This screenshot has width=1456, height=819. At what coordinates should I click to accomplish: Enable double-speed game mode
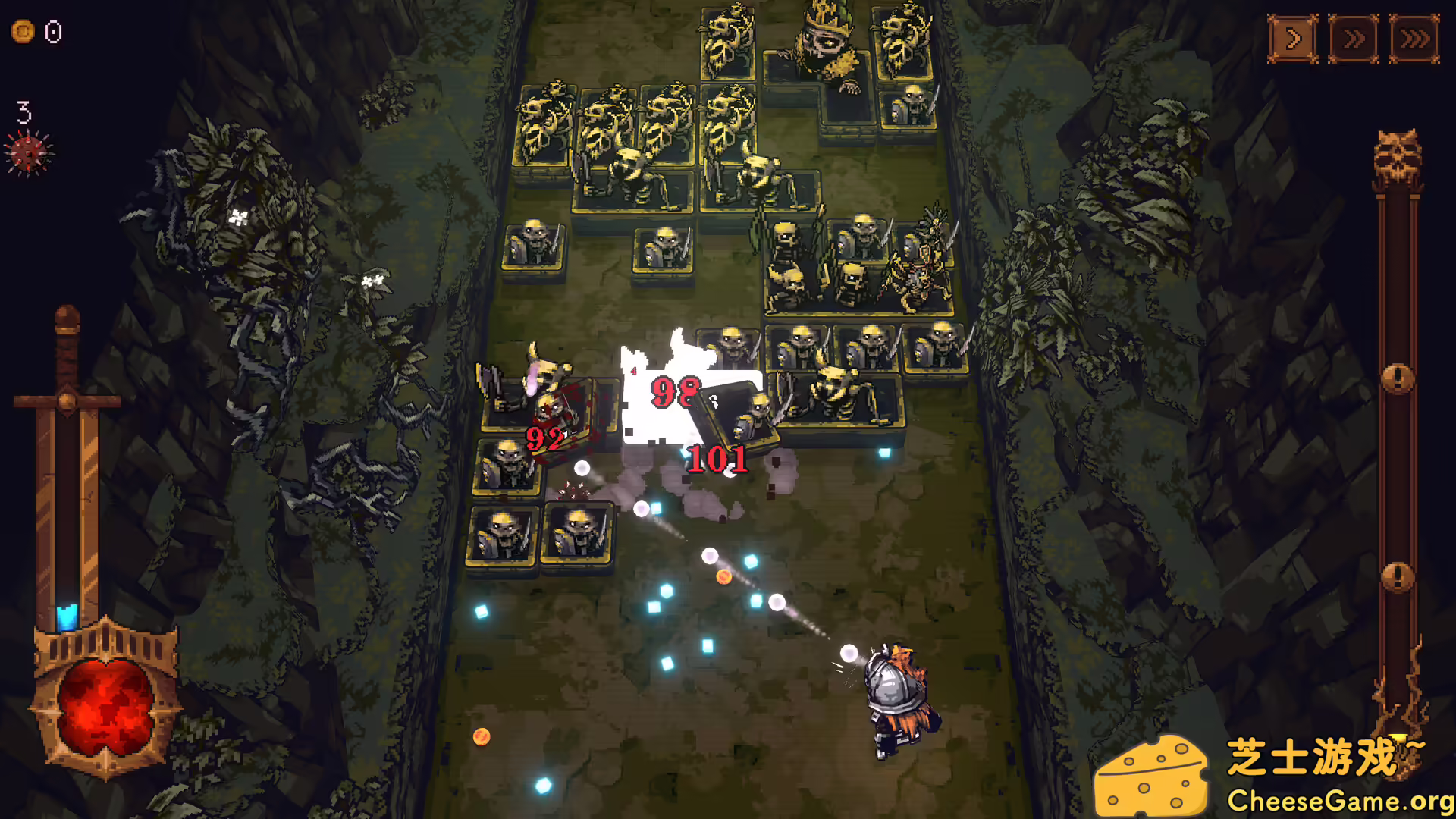coord(1354,37)
